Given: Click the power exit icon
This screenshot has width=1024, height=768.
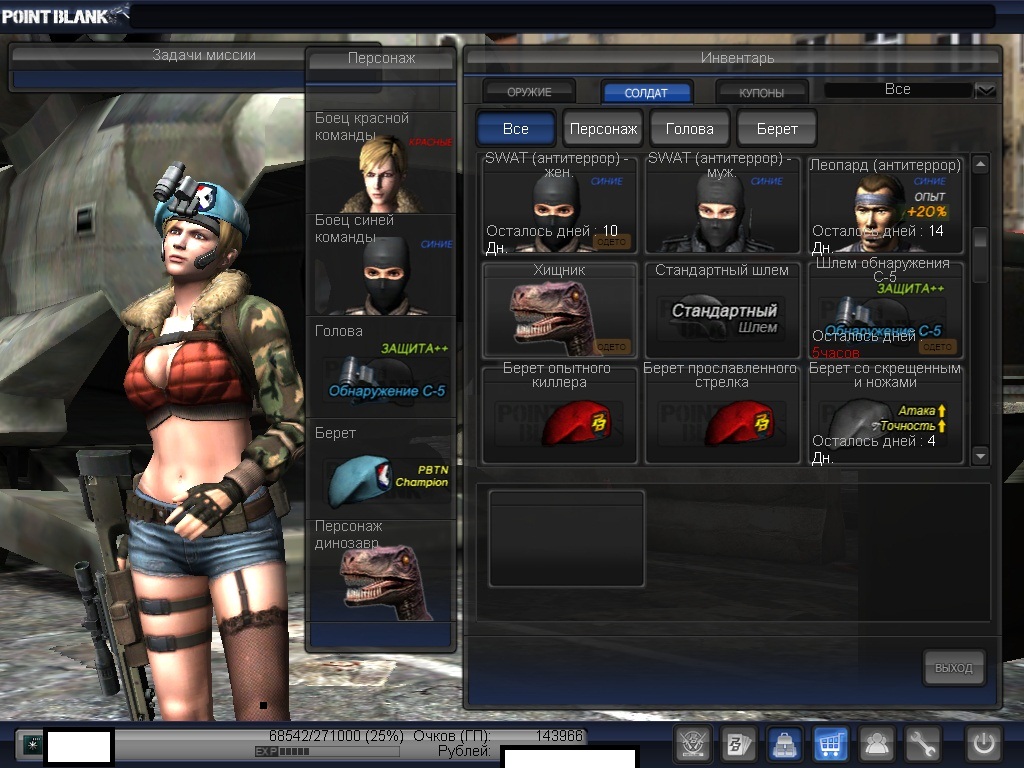Looking at the screenshot, I should 984,743.
